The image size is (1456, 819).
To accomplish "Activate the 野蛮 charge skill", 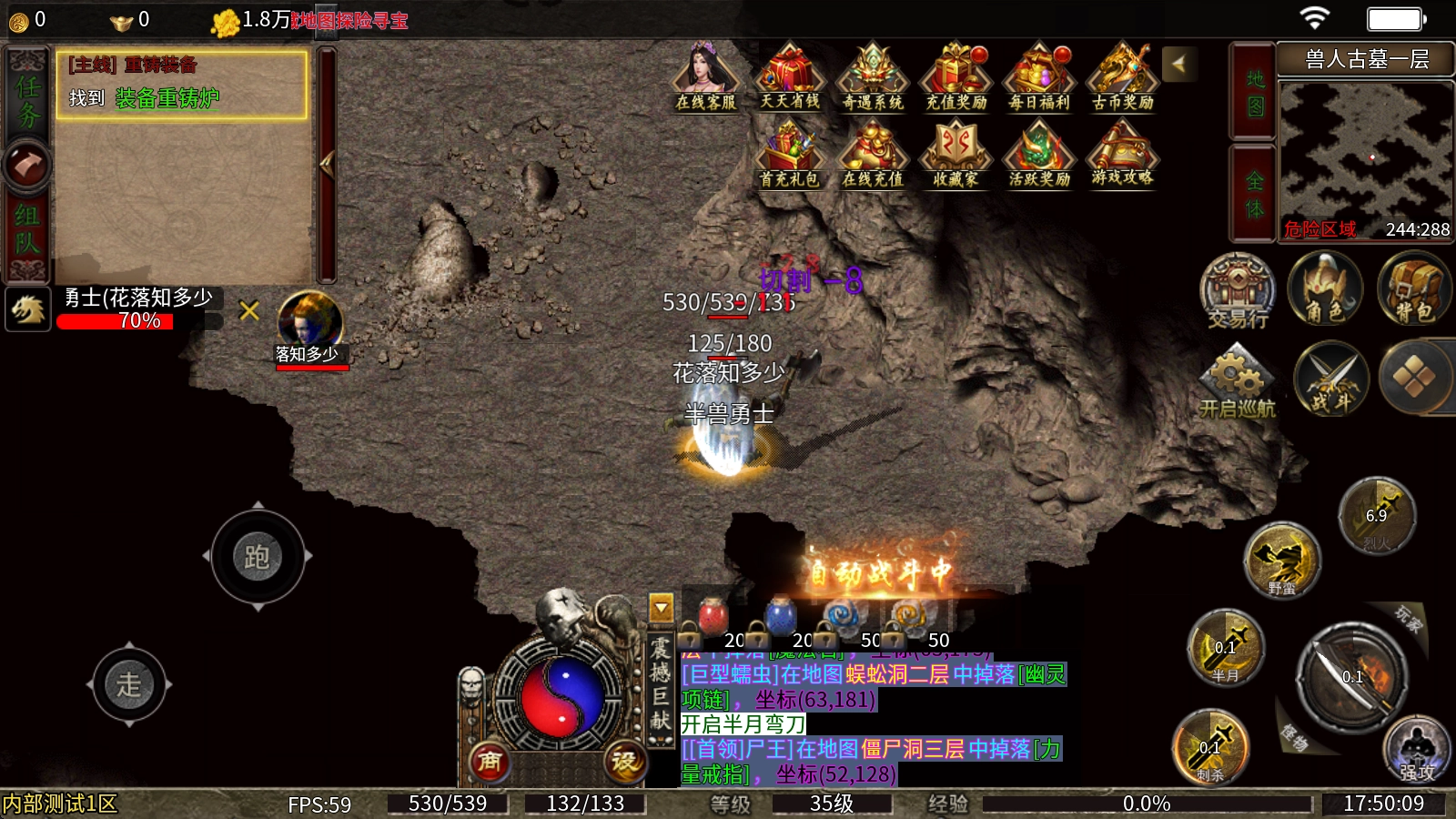I will coord(1281,560).
